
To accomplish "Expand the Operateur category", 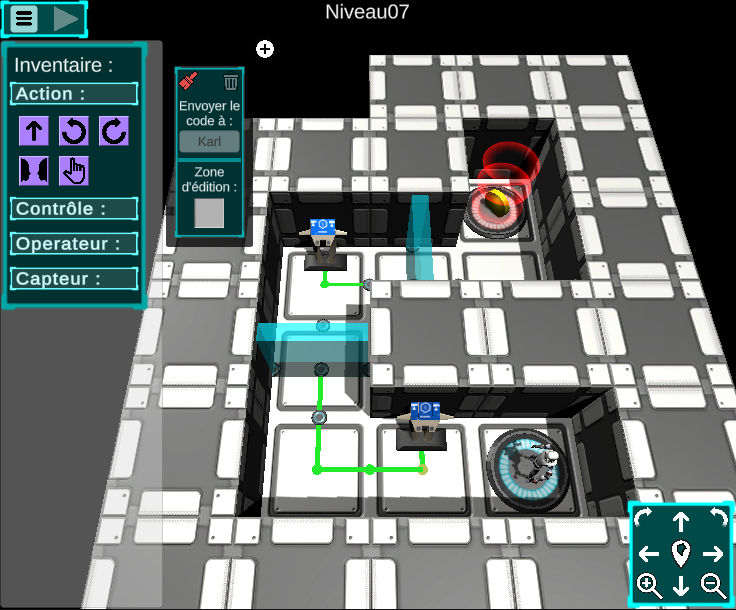I will 74,244.
